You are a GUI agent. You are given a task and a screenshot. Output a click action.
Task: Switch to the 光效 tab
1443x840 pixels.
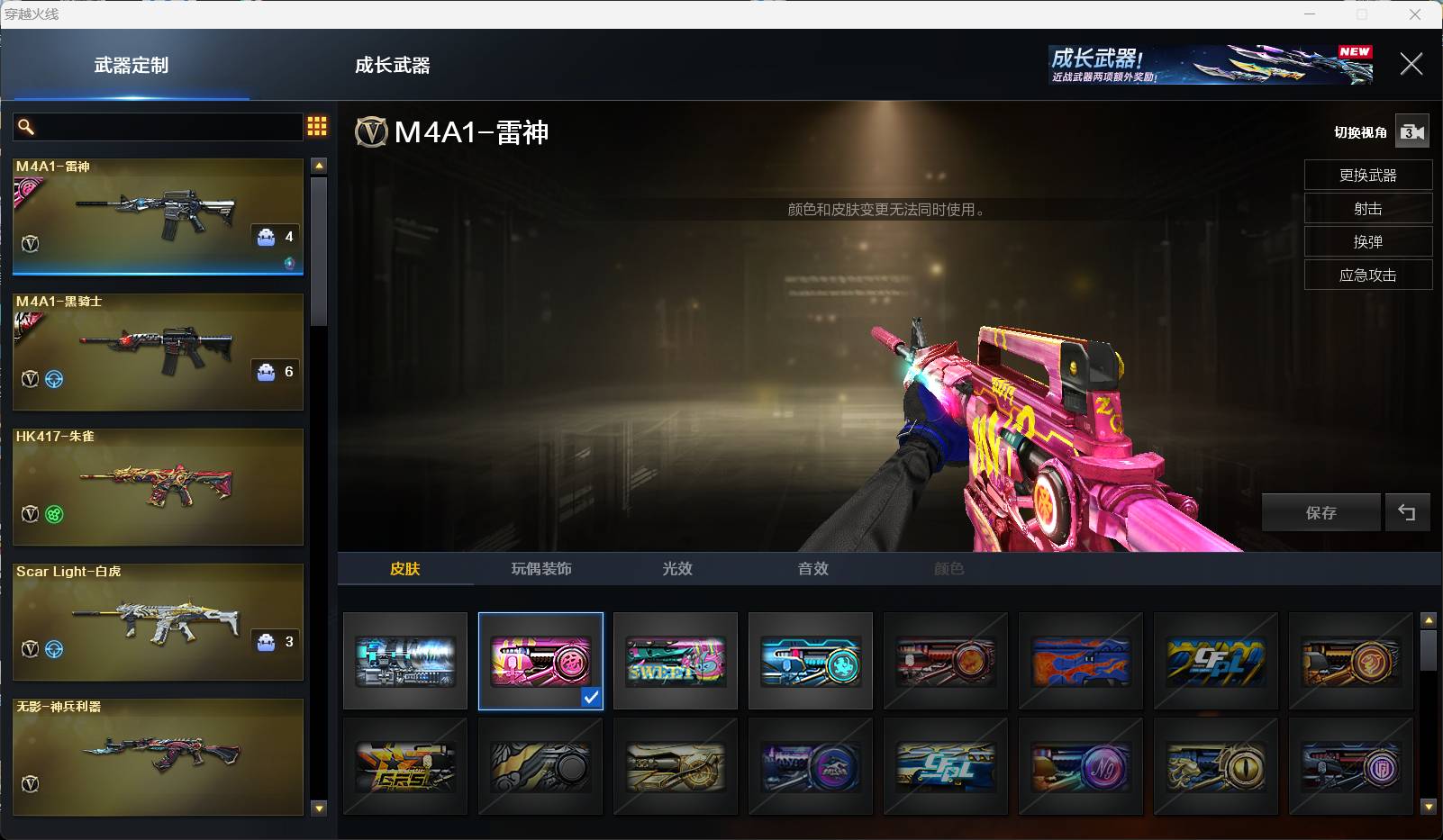pos(677,569)
